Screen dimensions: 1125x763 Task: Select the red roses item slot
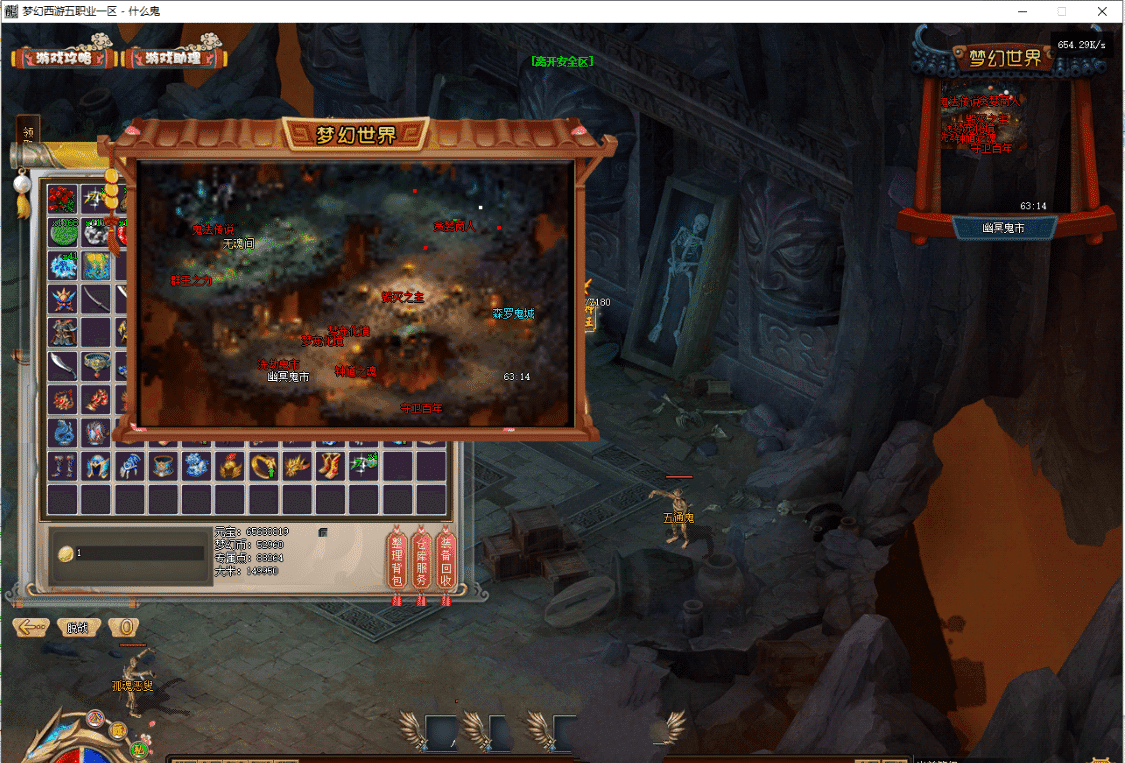tap(63, 198)
